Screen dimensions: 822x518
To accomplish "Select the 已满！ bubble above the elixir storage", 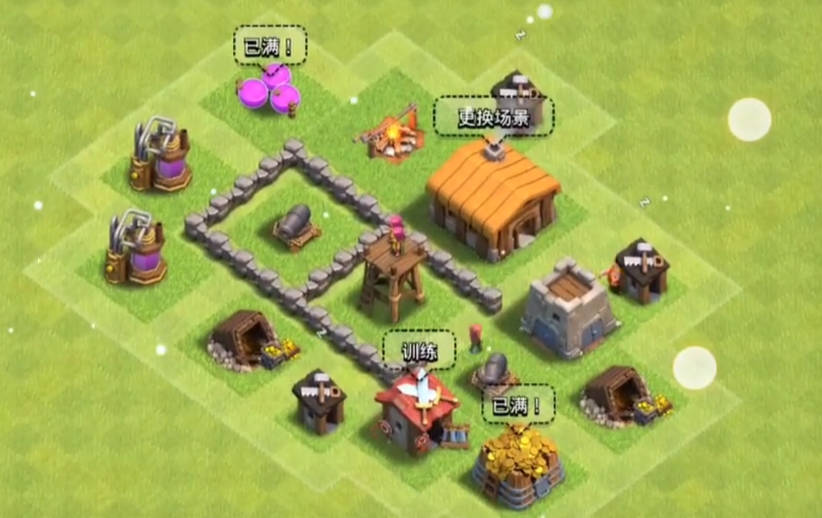I will pyautogui.click(x=270, y=46).
